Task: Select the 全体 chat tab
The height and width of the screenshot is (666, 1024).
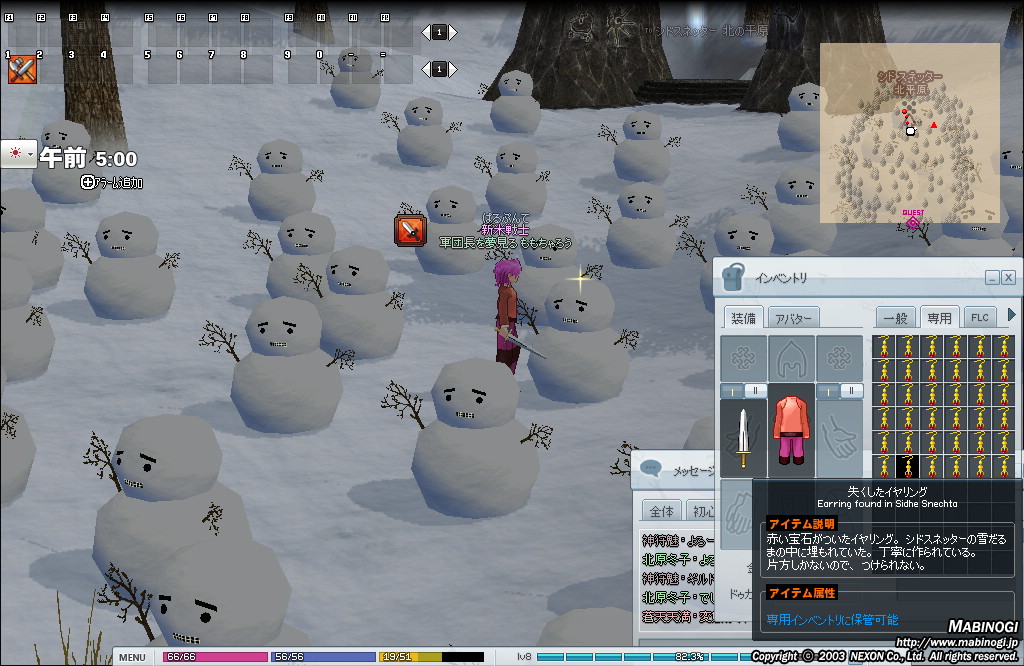Action: point(661,510)
